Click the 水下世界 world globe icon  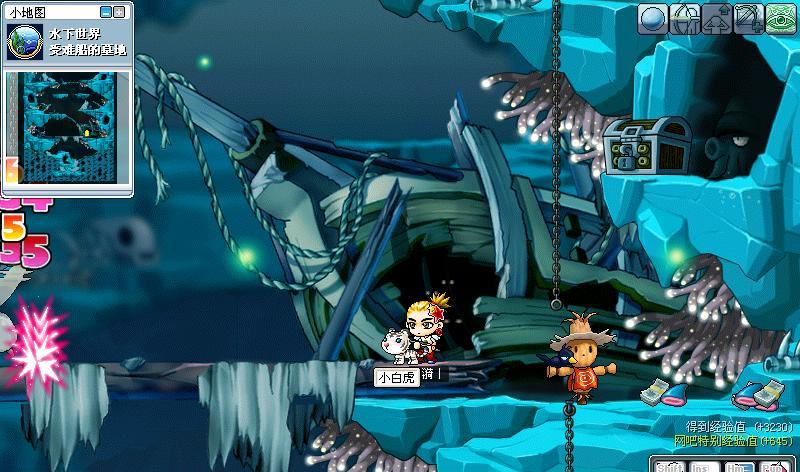(22, 40)
